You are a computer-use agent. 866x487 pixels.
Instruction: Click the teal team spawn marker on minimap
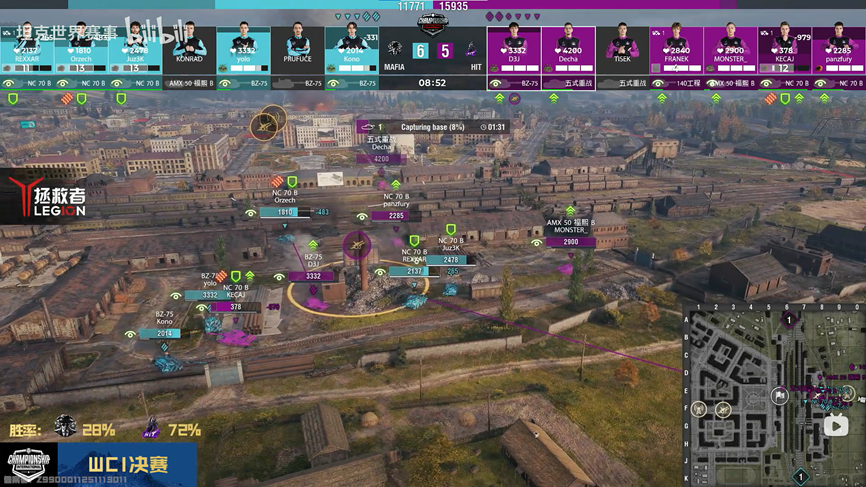tap(800, 477)
